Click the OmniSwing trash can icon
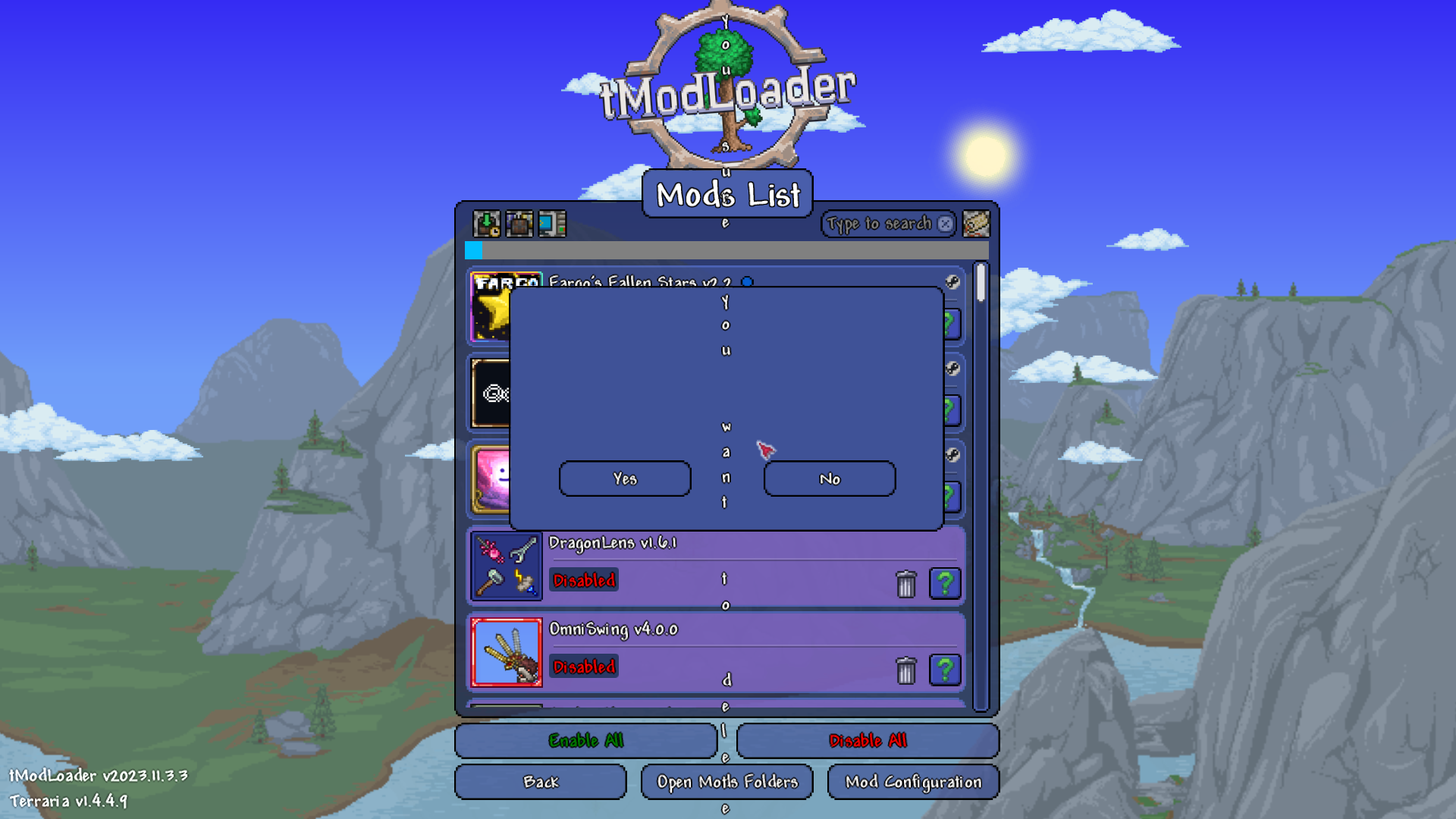This screenshot has height=819, width=1456. click(x=906, y=670)
